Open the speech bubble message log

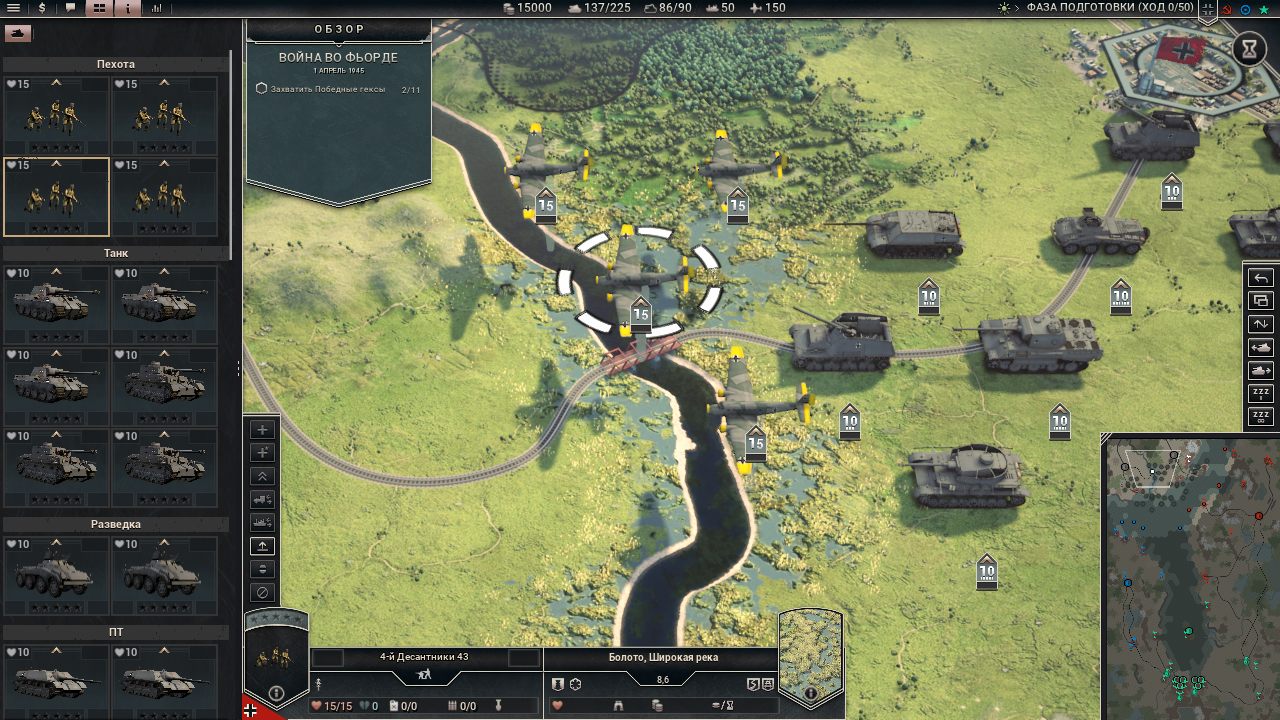pyautogui.click(x=70, y=8)
